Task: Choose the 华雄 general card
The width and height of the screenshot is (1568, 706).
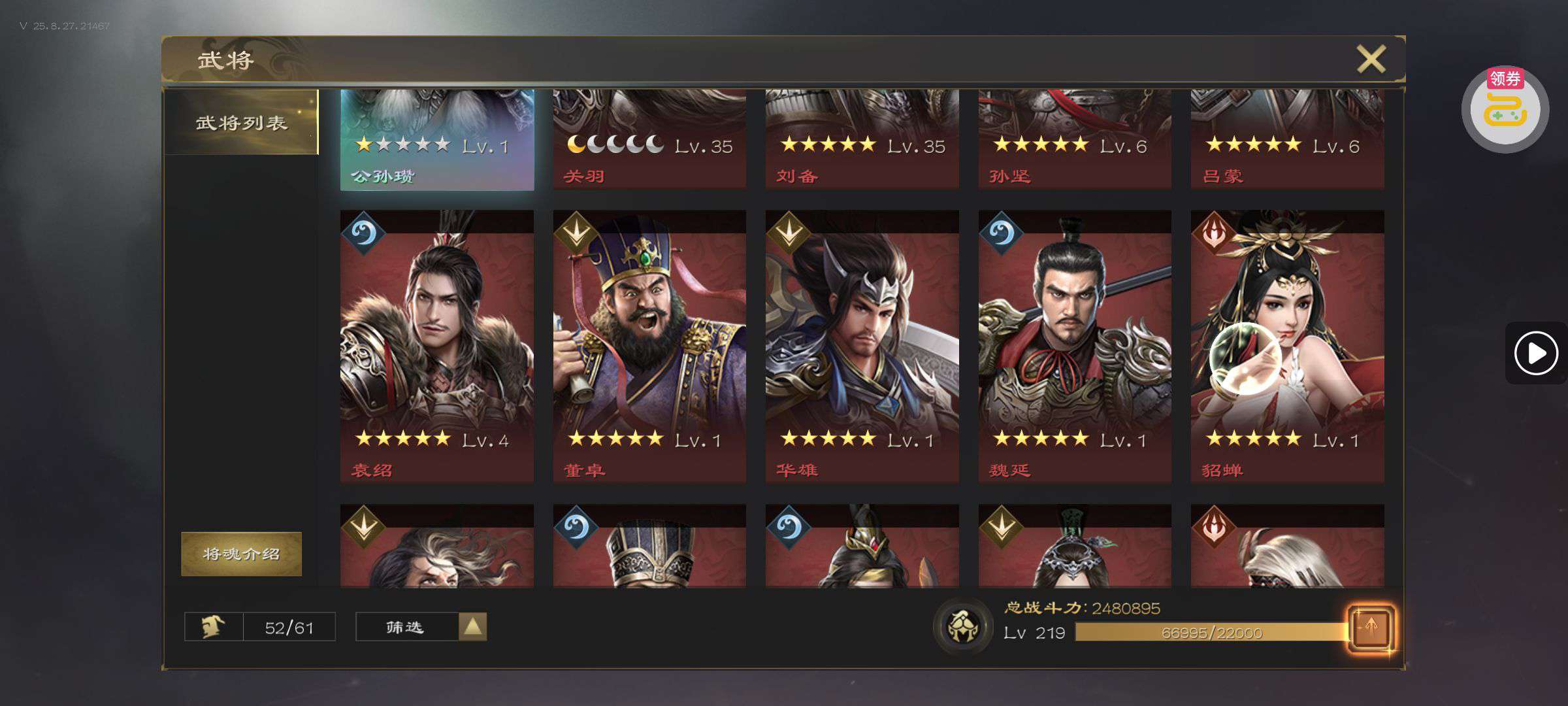Action: point(862,346)
